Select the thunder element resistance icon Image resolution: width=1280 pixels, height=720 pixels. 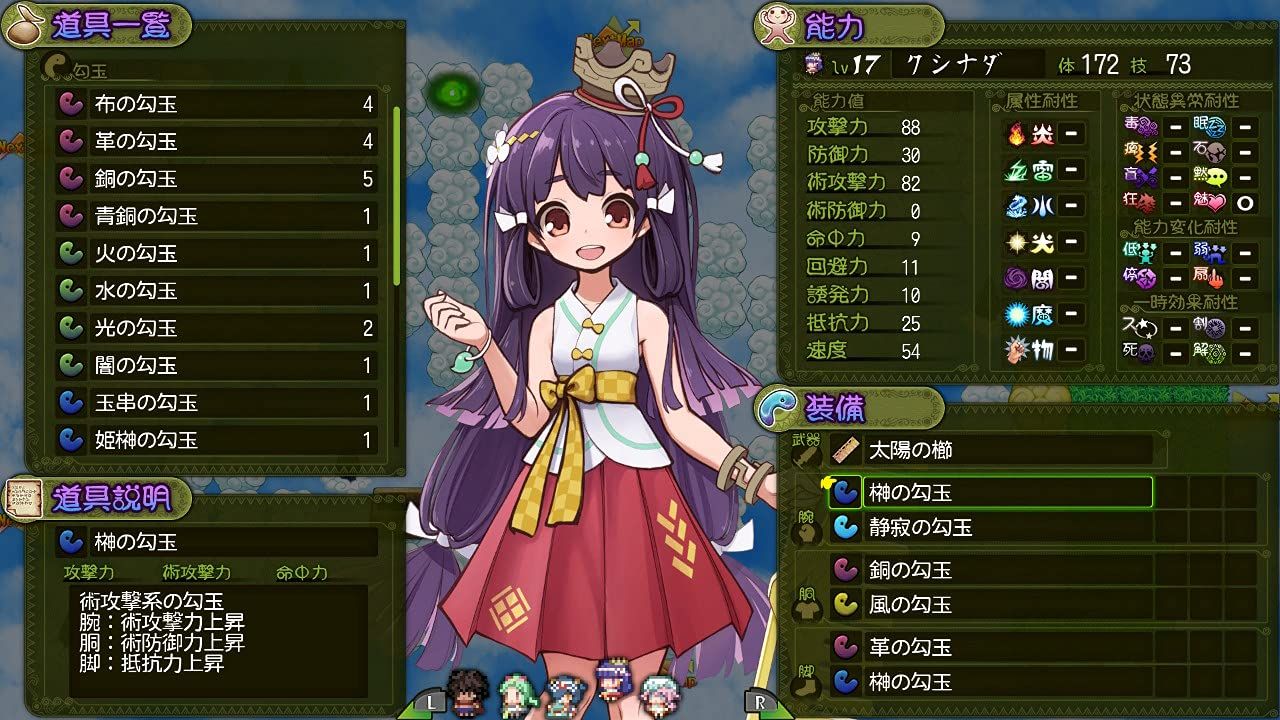(x=1016, y=170)
